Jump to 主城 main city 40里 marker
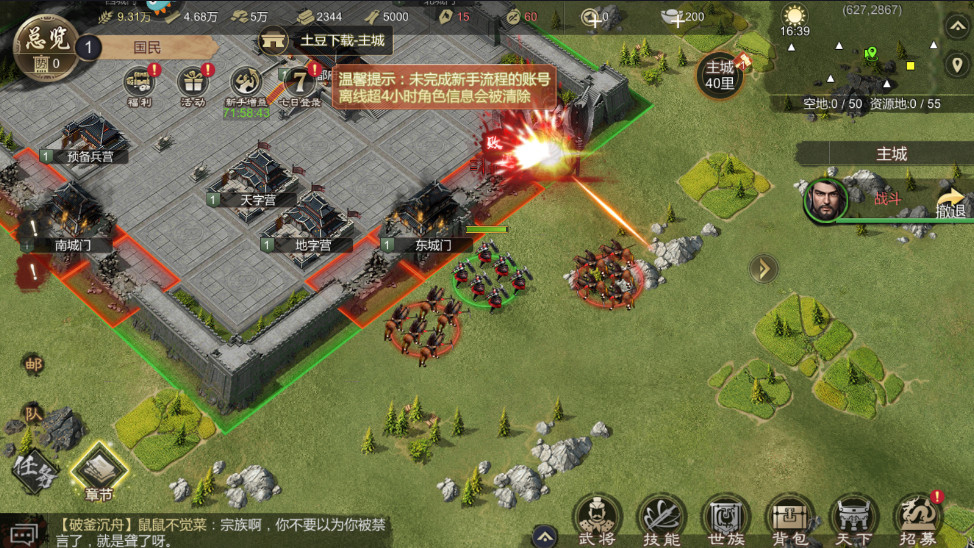Image resolution: width=974 pixels, height=548 pixels. click(720, 74)
